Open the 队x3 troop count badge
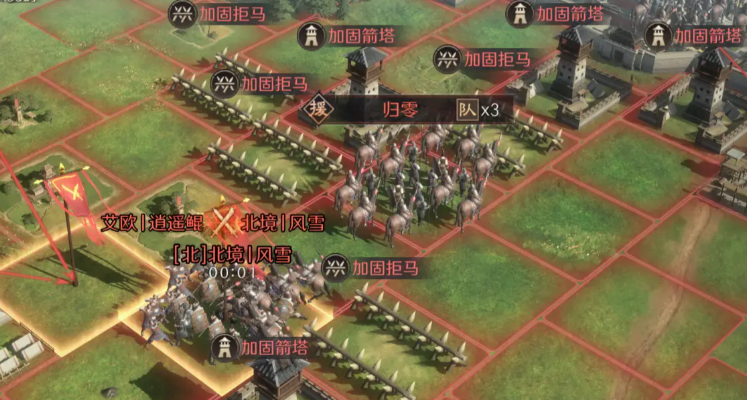 pos(477,110)
